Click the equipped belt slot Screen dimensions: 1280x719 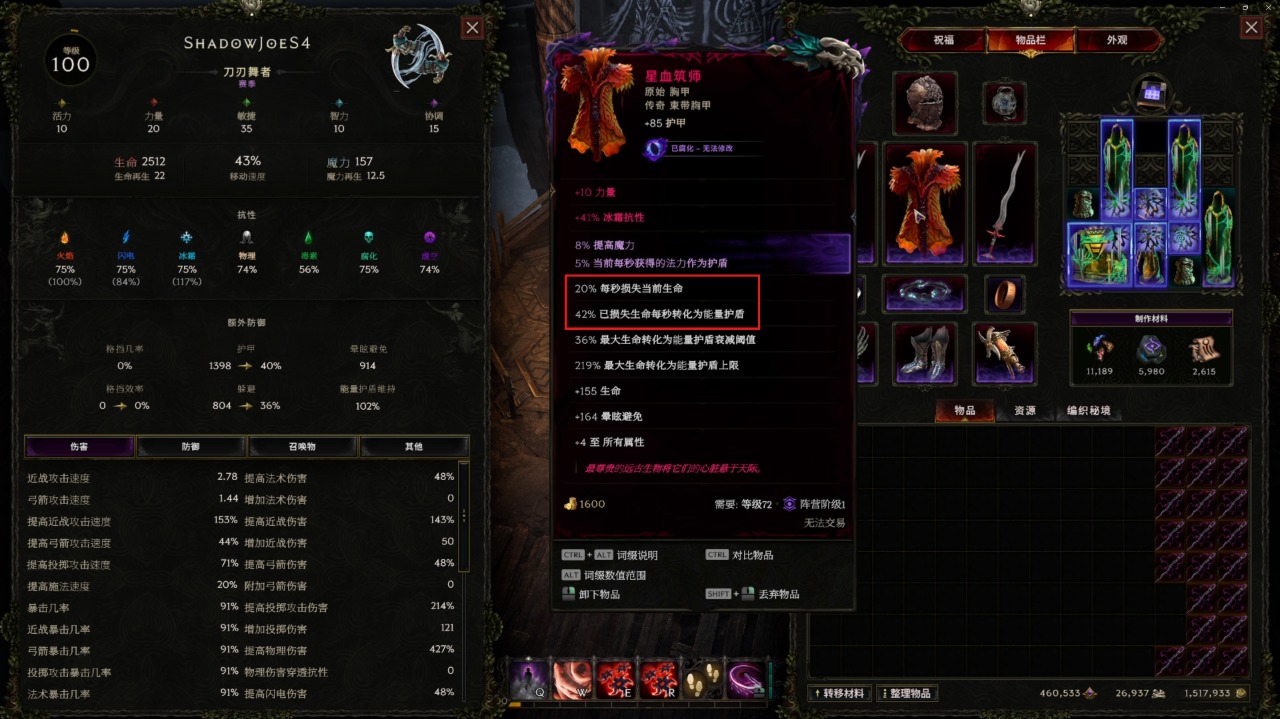(926, 294)
